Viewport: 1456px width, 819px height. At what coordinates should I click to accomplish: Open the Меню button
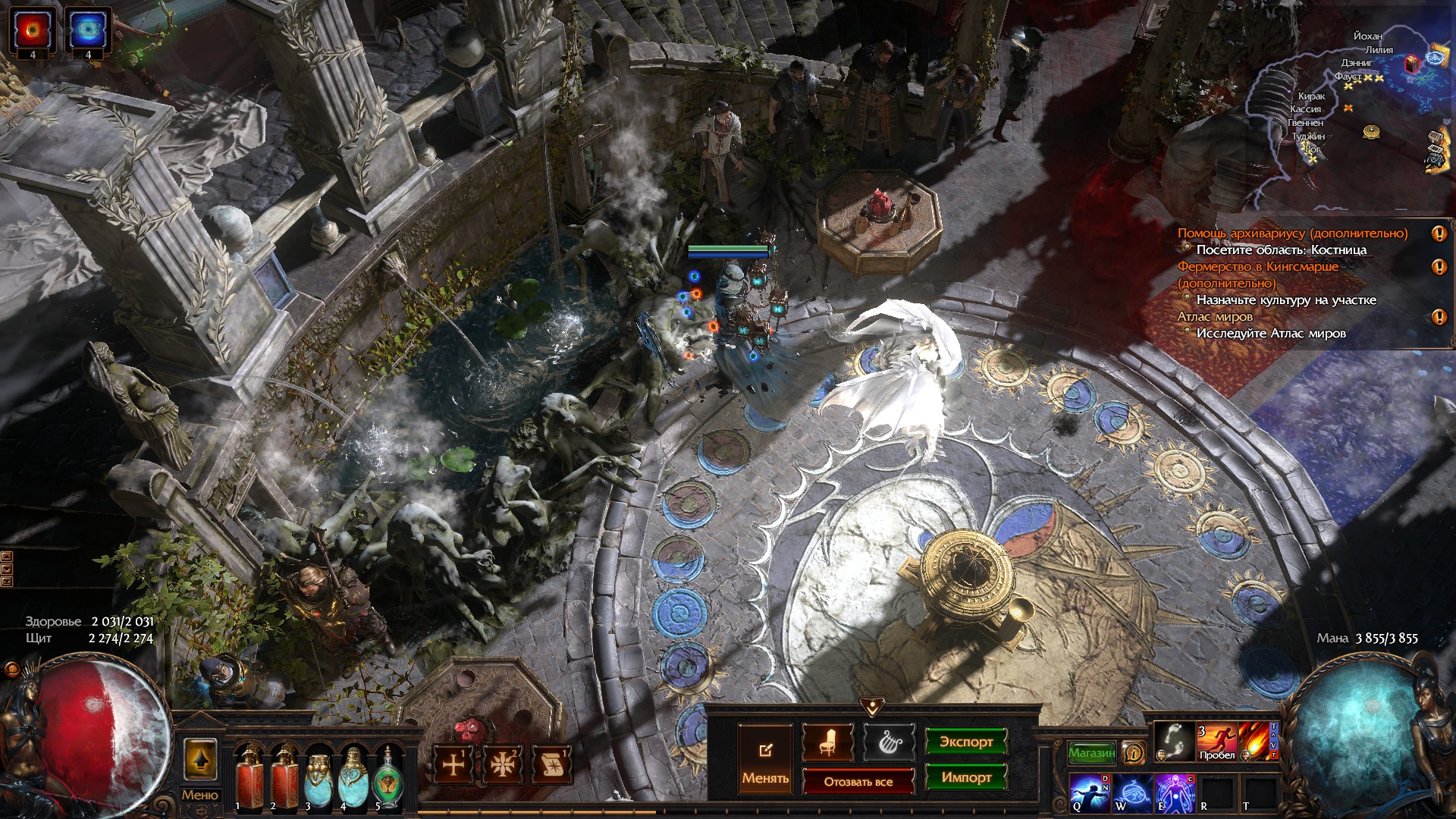coord(199,795)
